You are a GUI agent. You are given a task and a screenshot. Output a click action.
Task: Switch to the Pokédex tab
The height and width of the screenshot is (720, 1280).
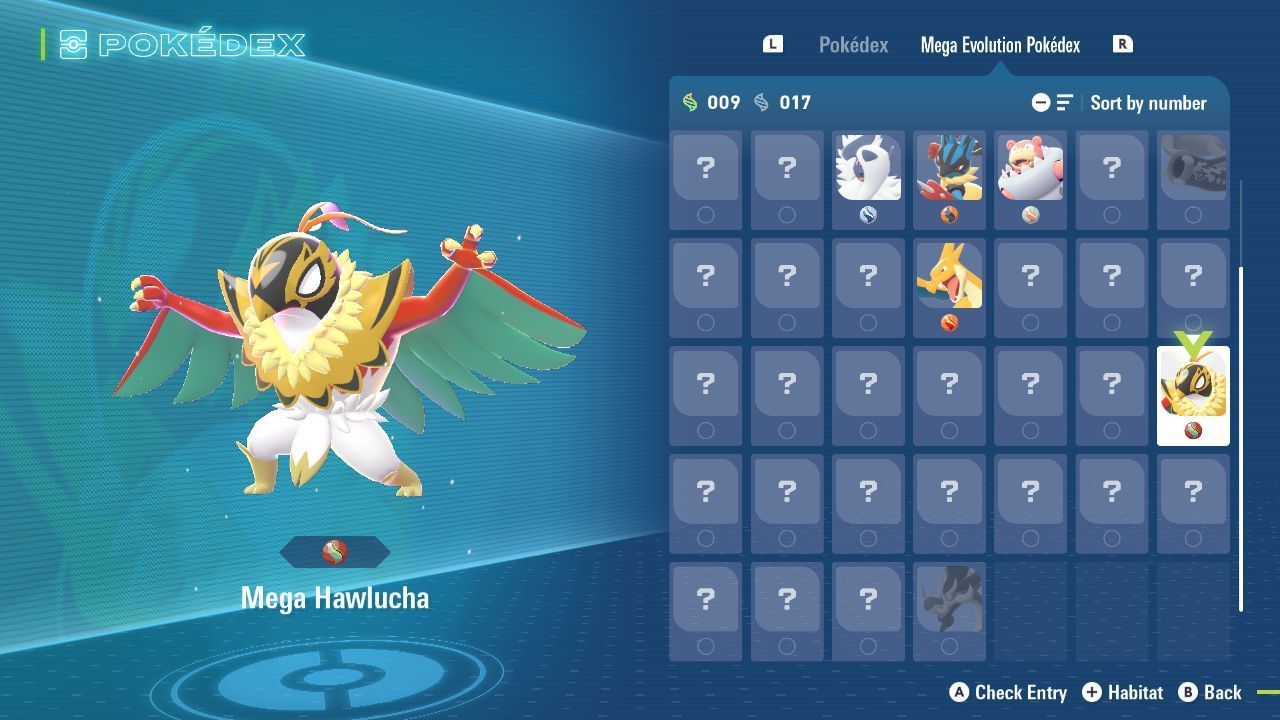(853, 44)
